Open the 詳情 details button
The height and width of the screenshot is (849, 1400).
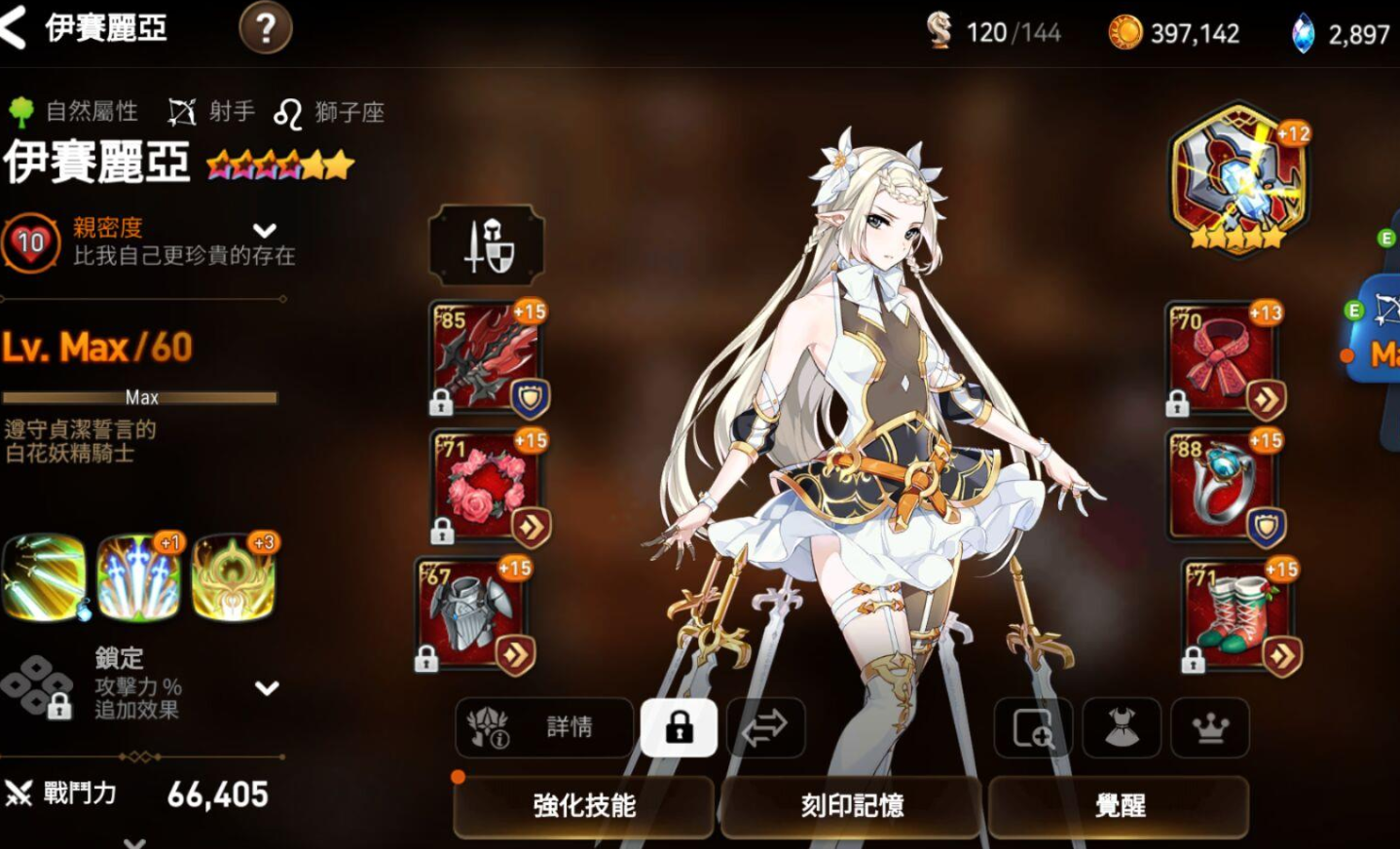click(x=542, y=727)
